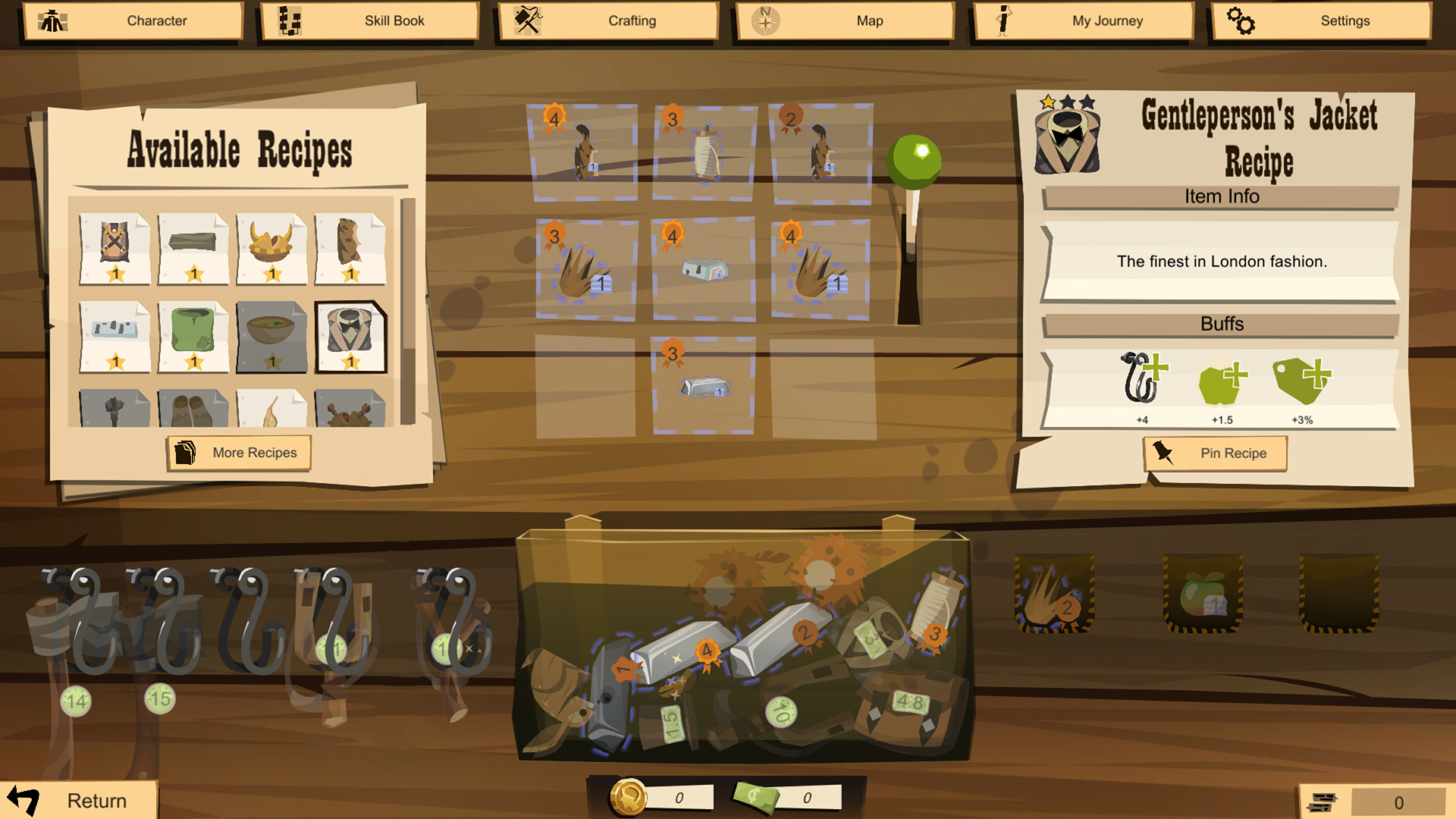Click the gold coin icon beside the counter
Screen dimensions: 1456x819
tap(629, 795)
